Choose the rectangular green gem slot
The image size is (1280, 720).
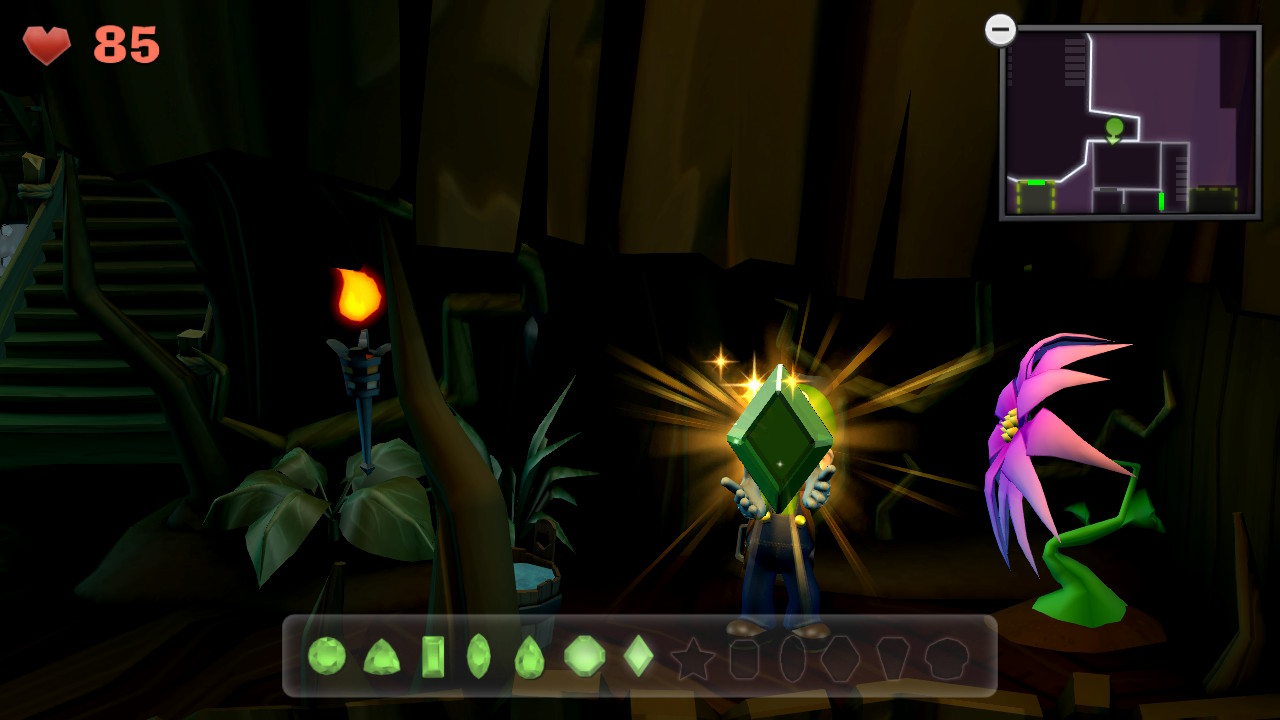433,657
